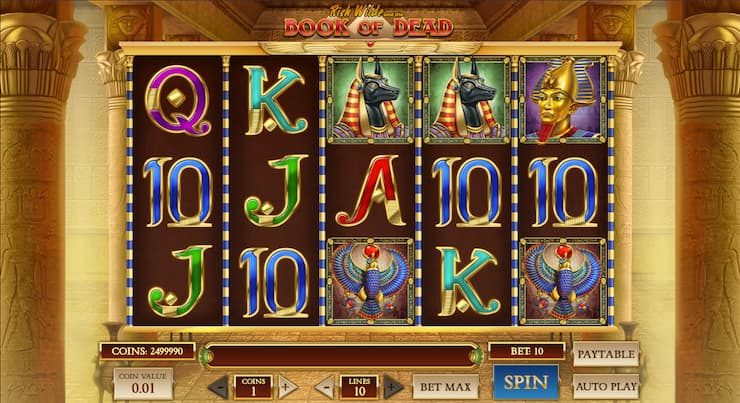The height and width of the screenshot is (403, 740).
Task: Increase the number of coins
Action: click(x=287, y=387)
